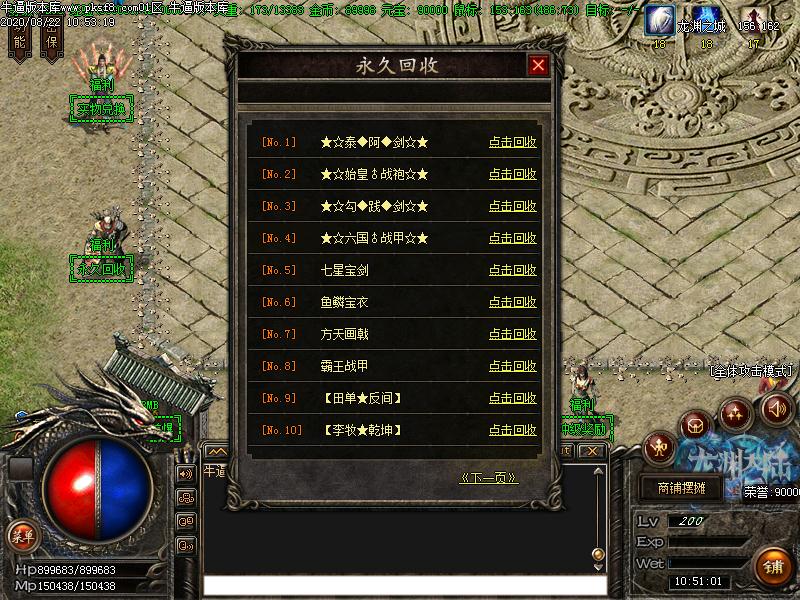Click 点击回收 for 【李牧★乾坤】
Viewport: 800px width, 600px height.
pos(512,430)
